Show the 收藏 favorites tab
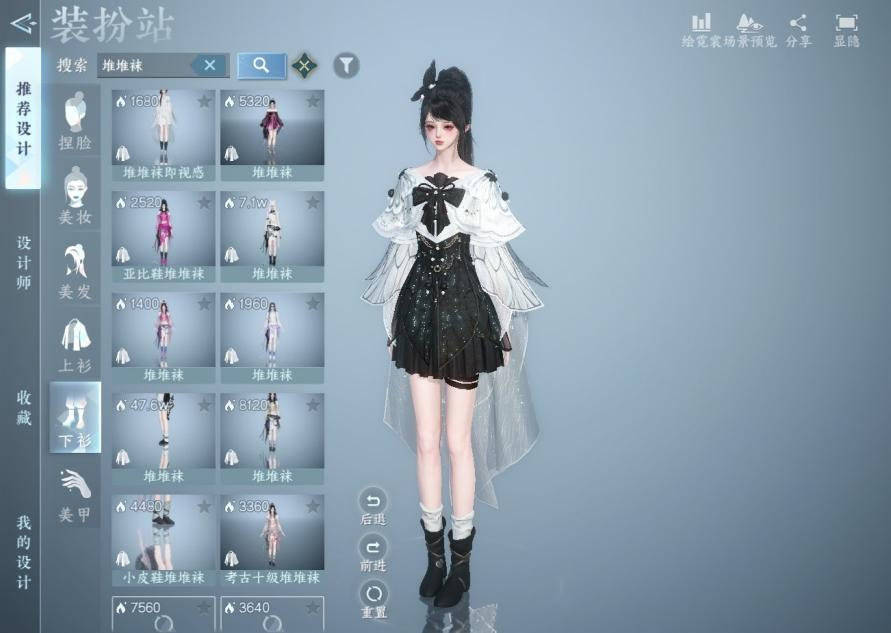 click(23, 407)
